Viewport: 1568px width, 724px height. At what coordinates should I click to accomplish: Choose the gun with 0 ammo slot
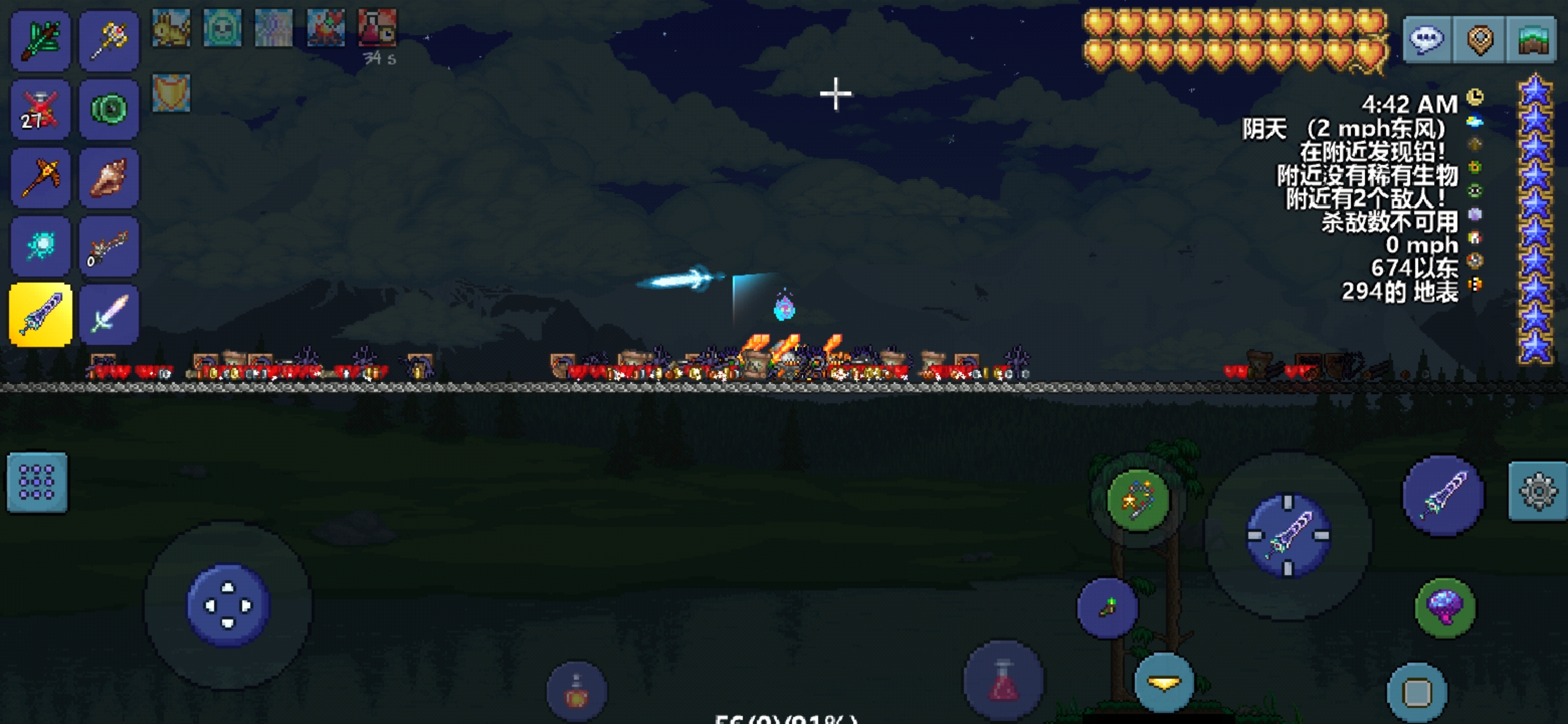pyautogui.click(x=109, y=246)
